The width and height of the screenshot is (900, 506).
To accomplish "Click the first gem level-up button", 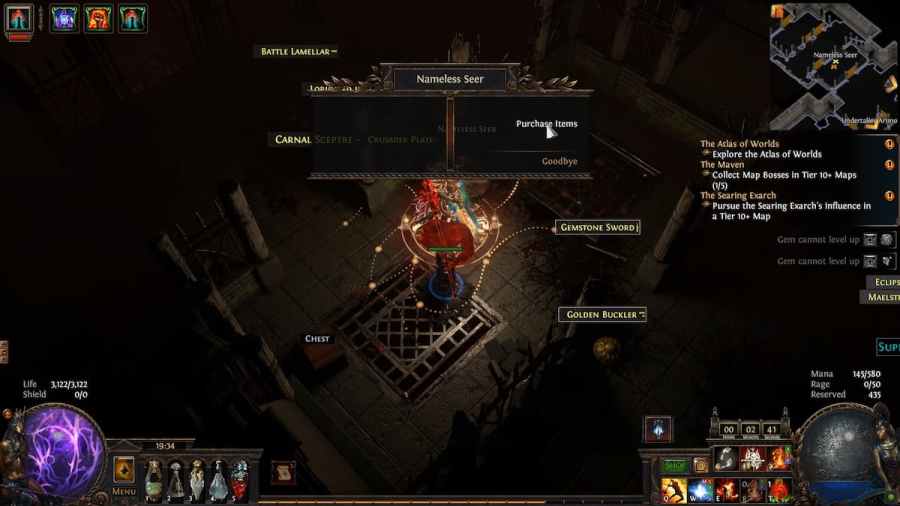I will (870, 240).
